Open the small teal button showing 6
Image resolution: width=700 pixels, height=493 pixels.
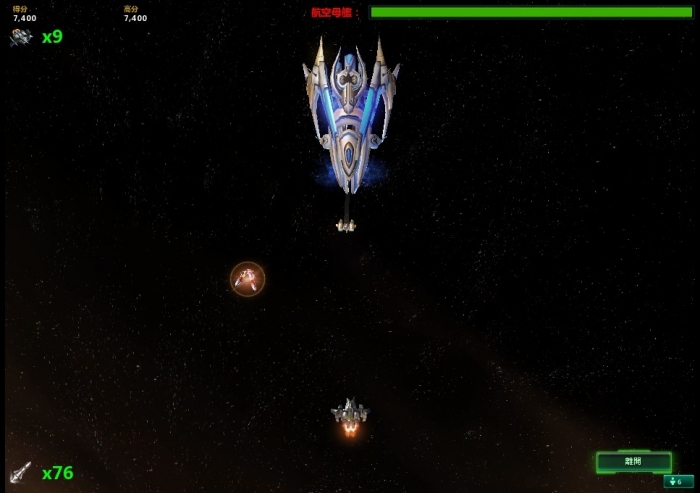[x=678, y=482]
